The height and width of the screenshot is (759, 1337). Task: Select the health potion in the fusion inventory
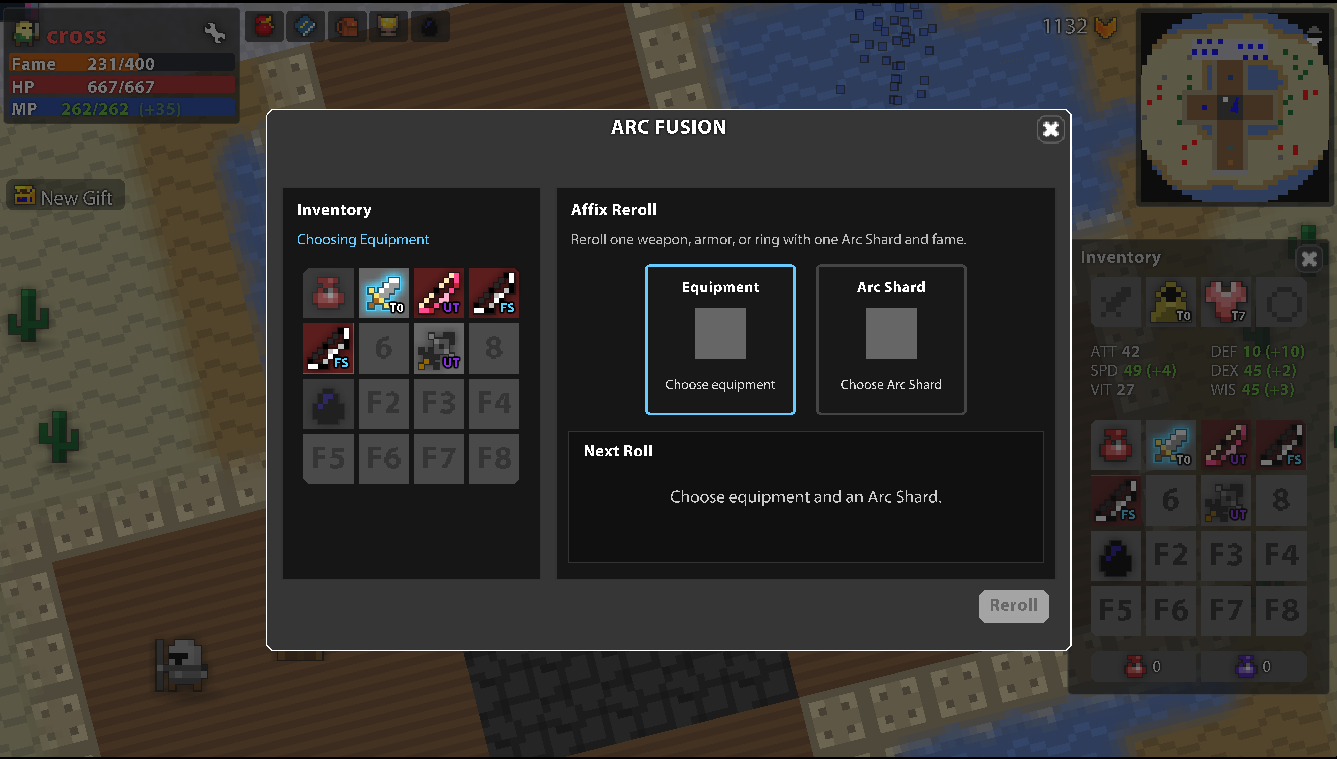(328, 293)
